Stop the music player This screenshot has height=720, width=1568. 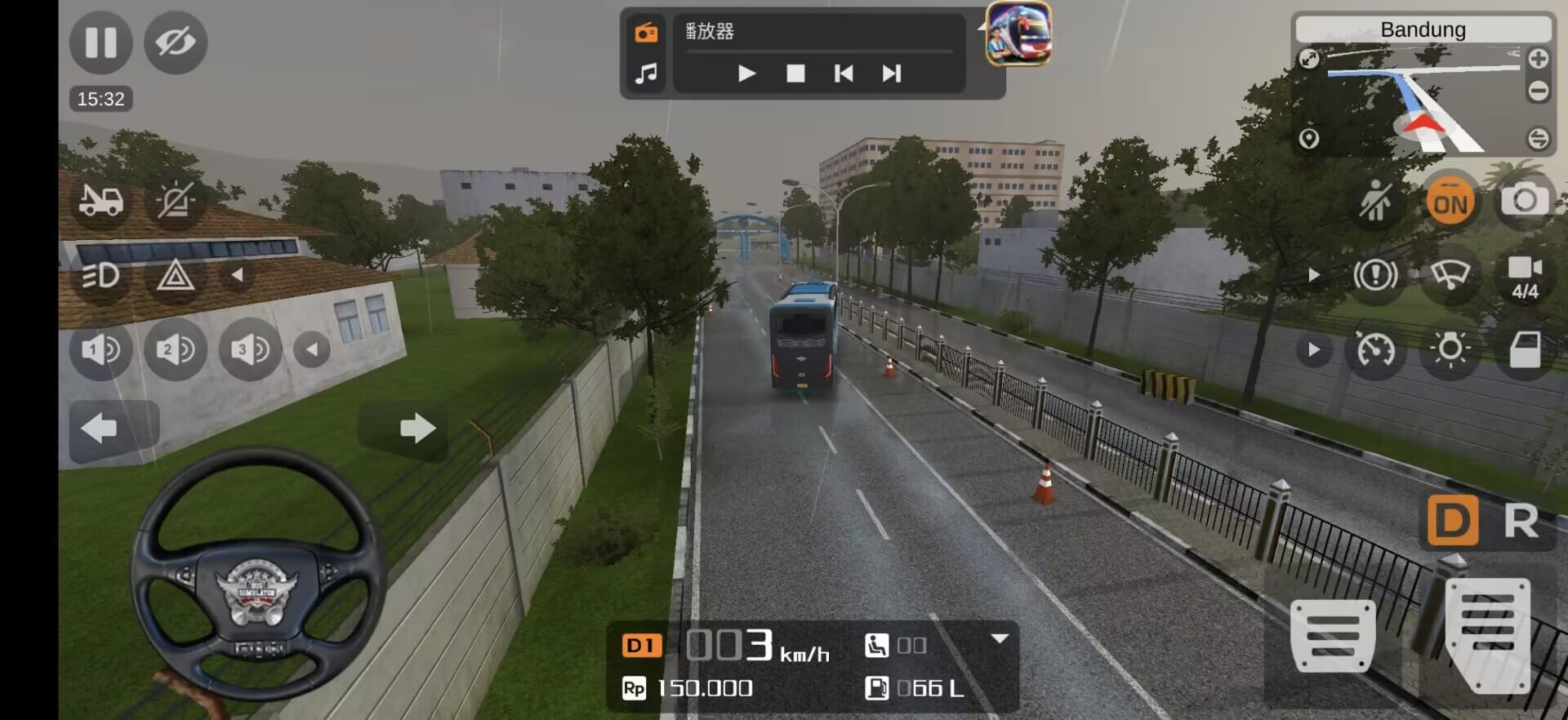point(795,74)
